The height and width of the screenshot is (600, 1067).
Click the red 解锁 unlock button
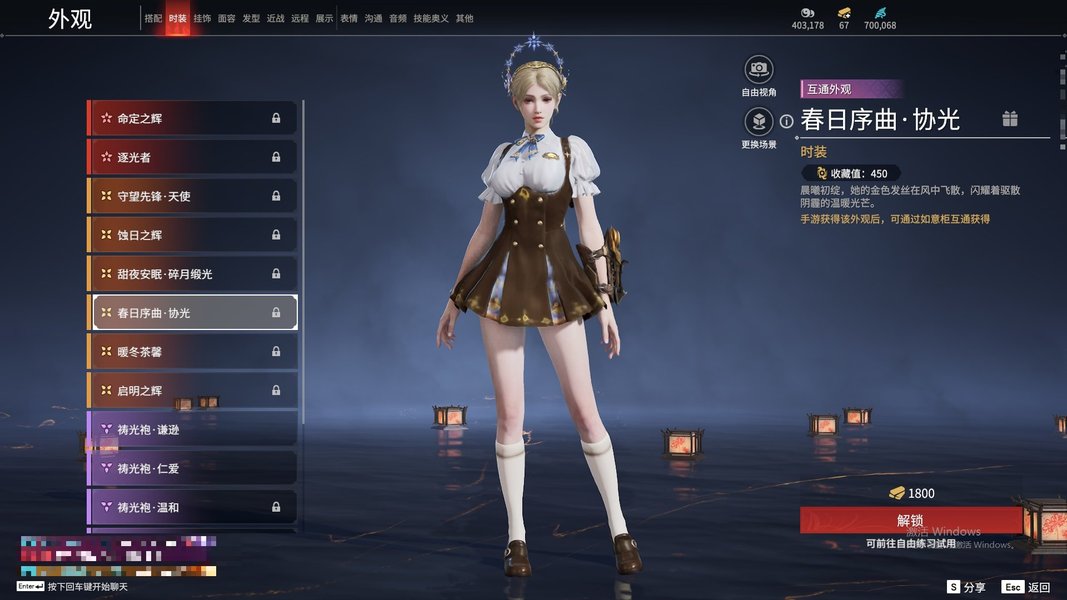point(910,521)
